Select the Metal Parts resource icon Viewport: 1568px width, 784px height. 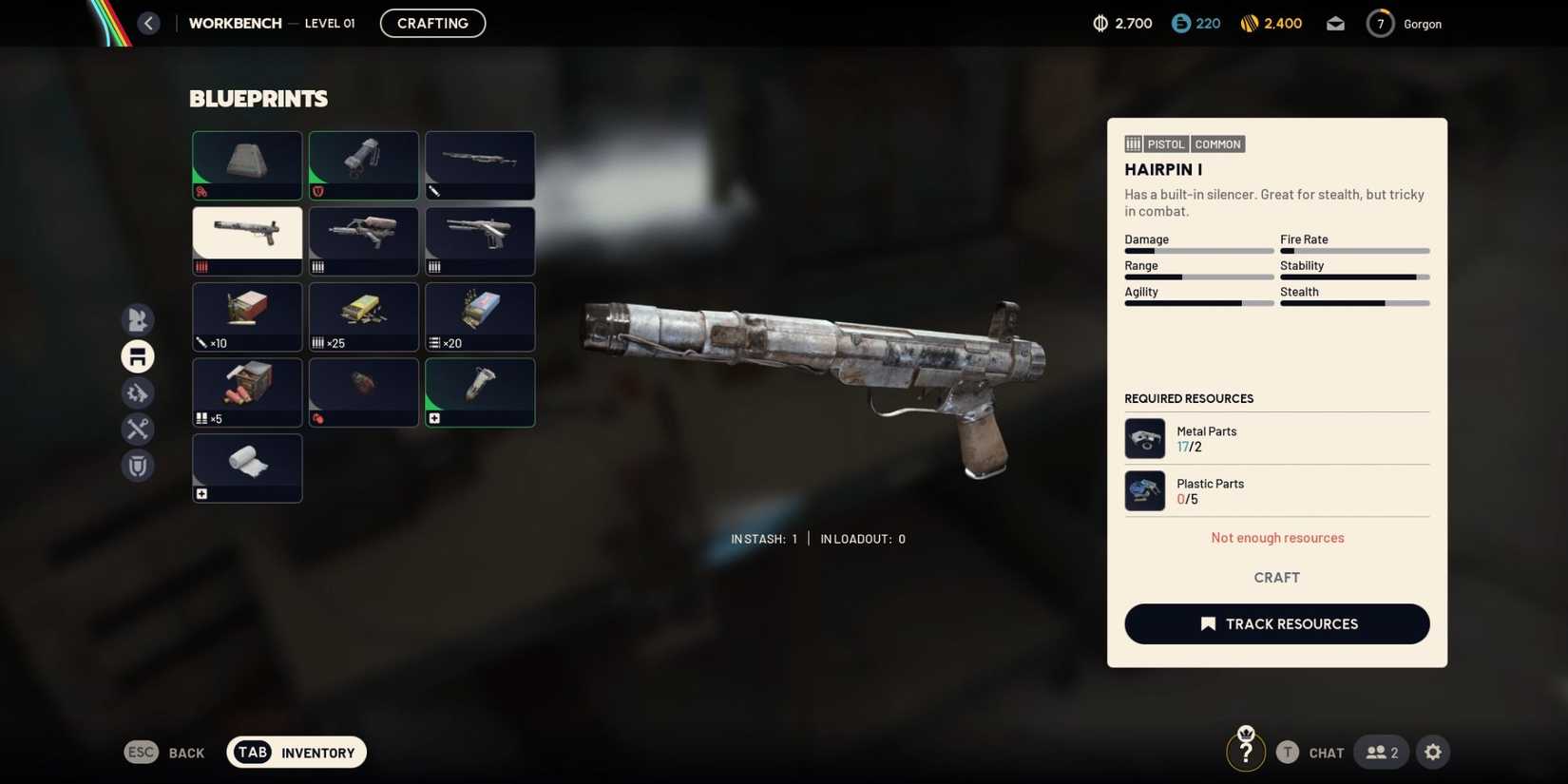click(1144, 438)
